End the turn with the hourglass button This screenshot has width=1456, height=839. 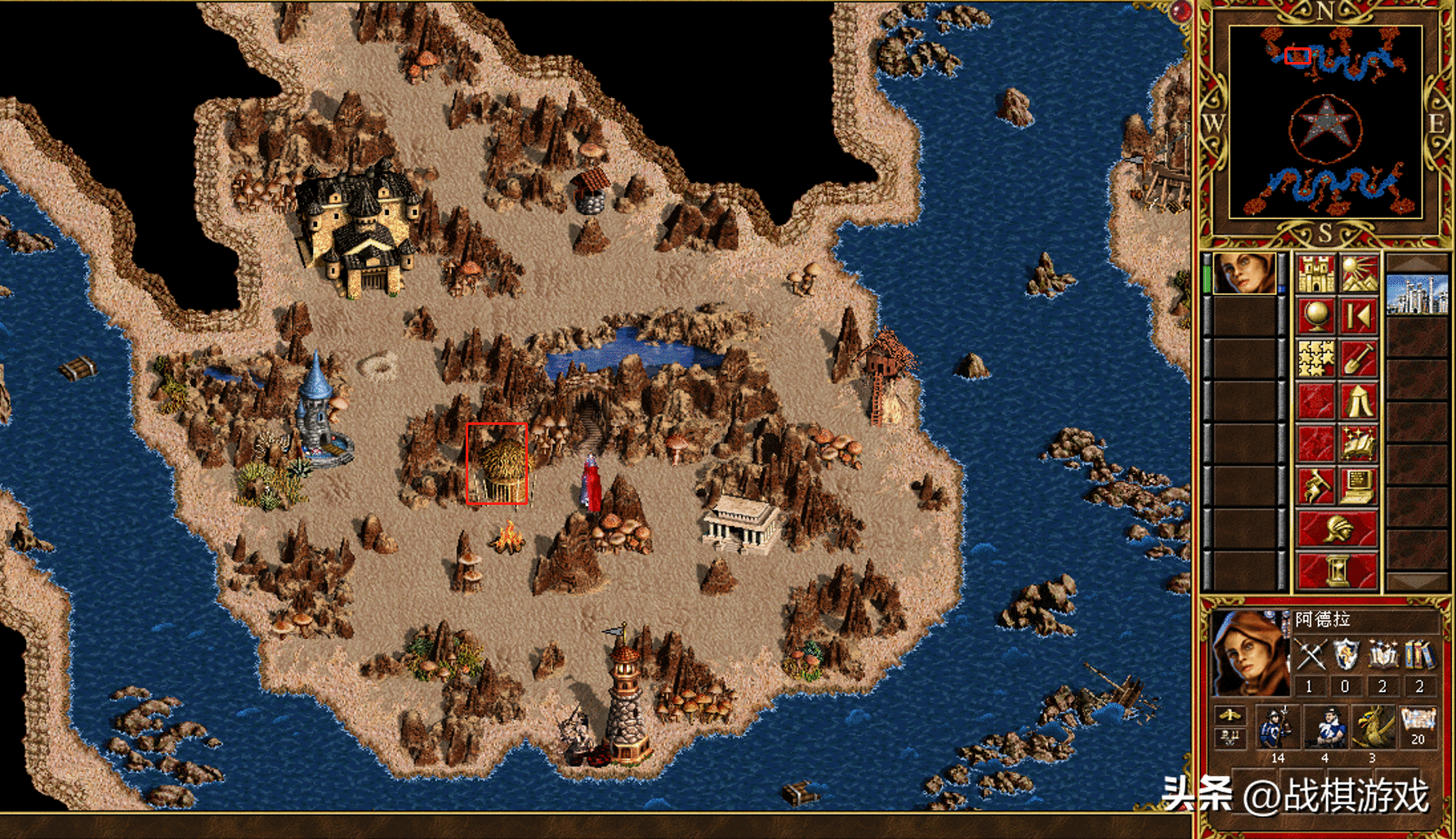(1338, 571)
